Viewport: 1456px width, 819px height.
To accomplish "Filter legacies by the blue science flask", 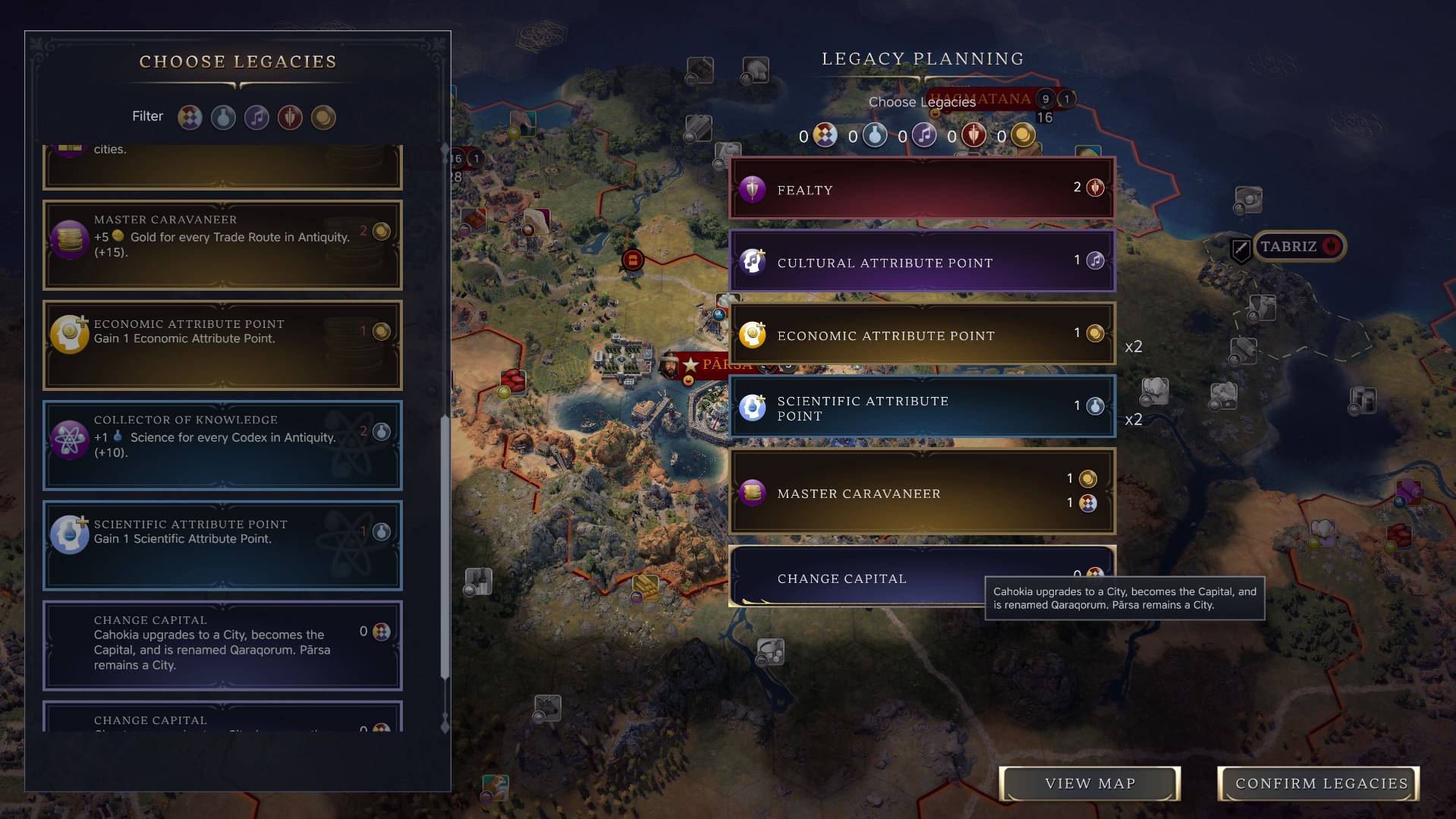I will (223, 117).
